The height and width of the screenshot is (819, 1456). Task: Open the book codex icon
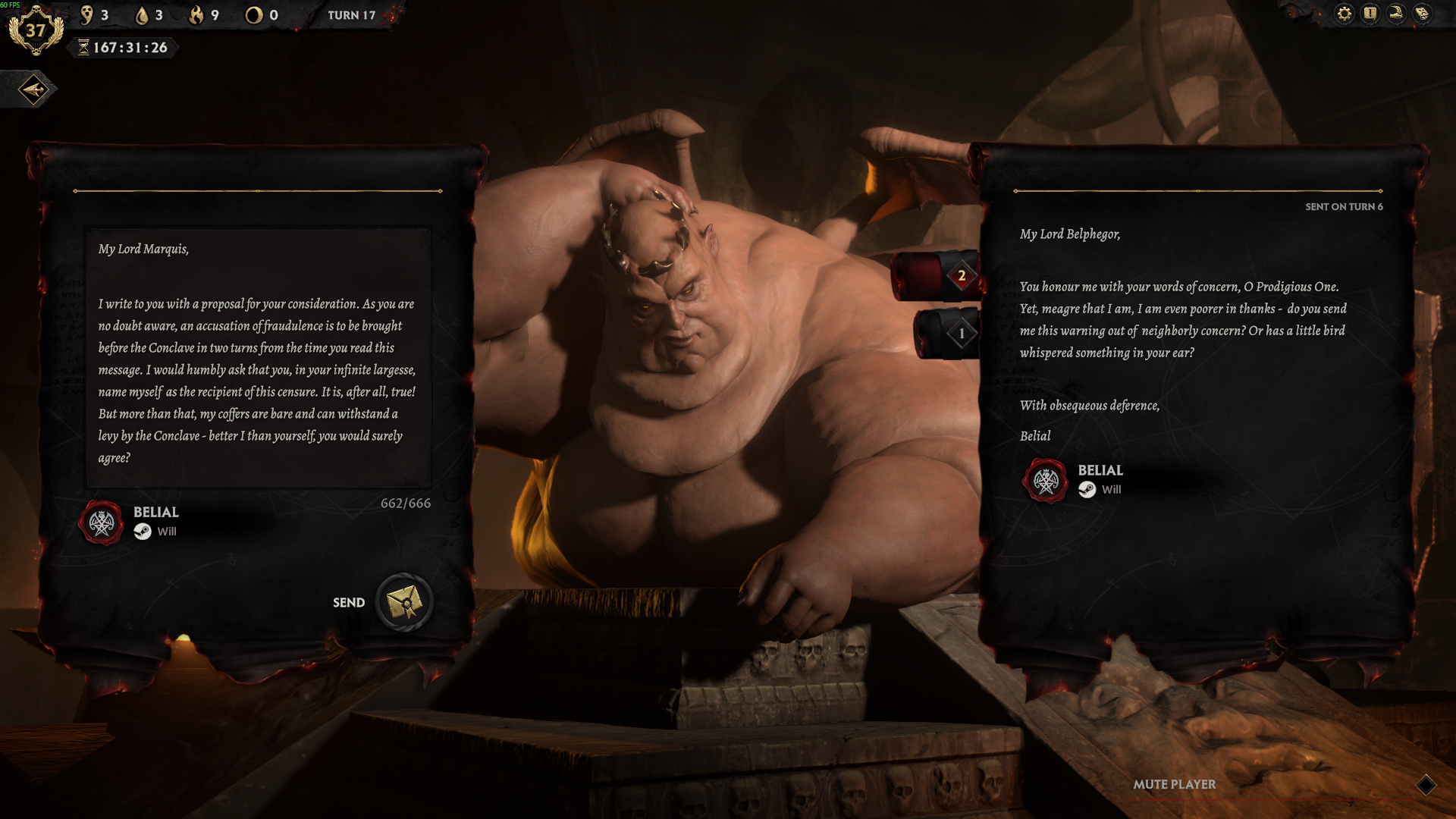(1423, 14)
